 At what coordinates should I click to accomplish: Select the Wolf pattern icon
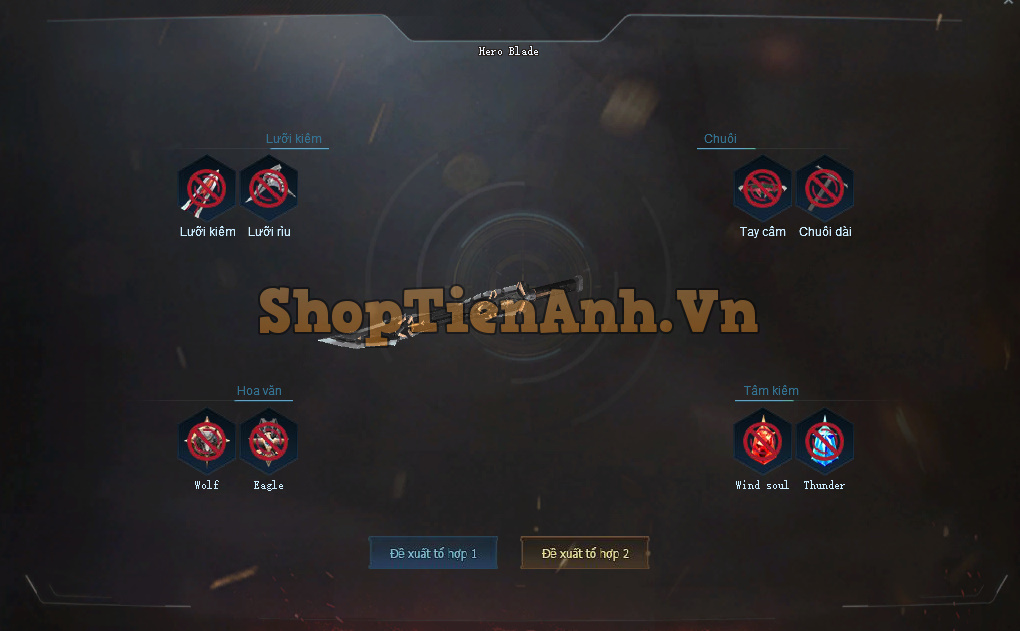click(x=207, y=441)
